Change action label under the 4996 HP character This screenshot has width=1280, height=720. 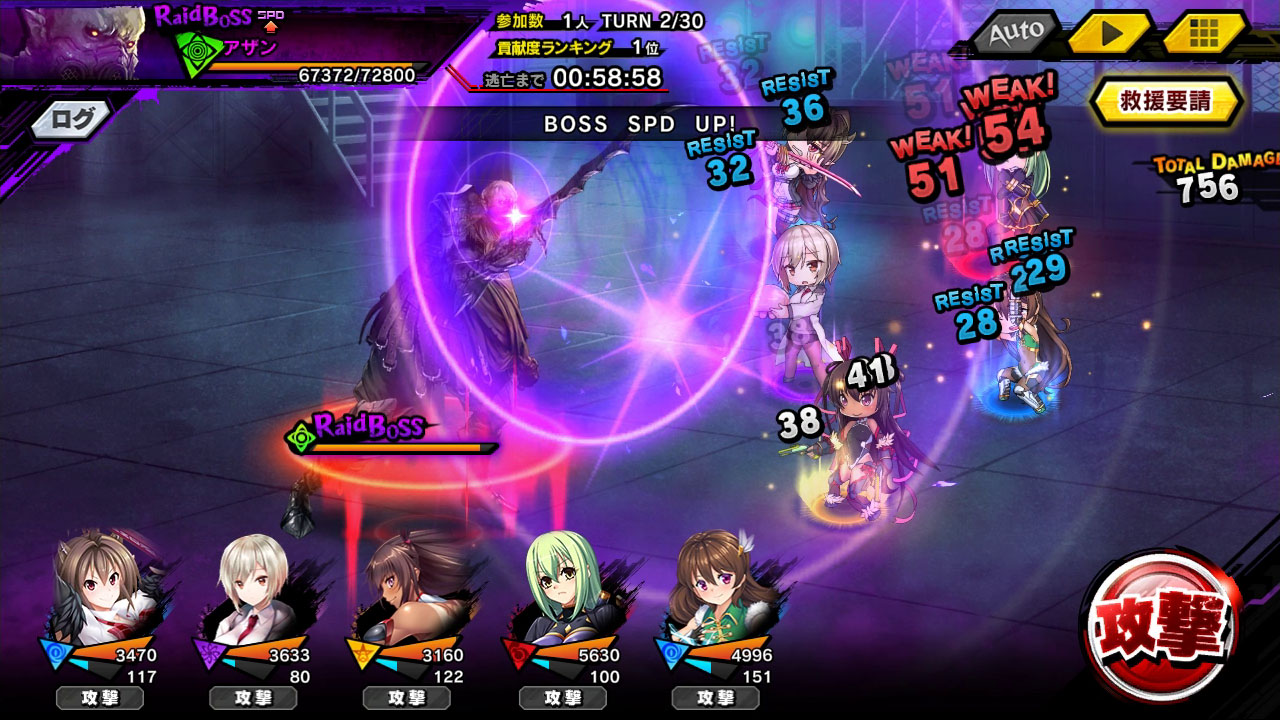pyautogui.click(x=716, y=698)
